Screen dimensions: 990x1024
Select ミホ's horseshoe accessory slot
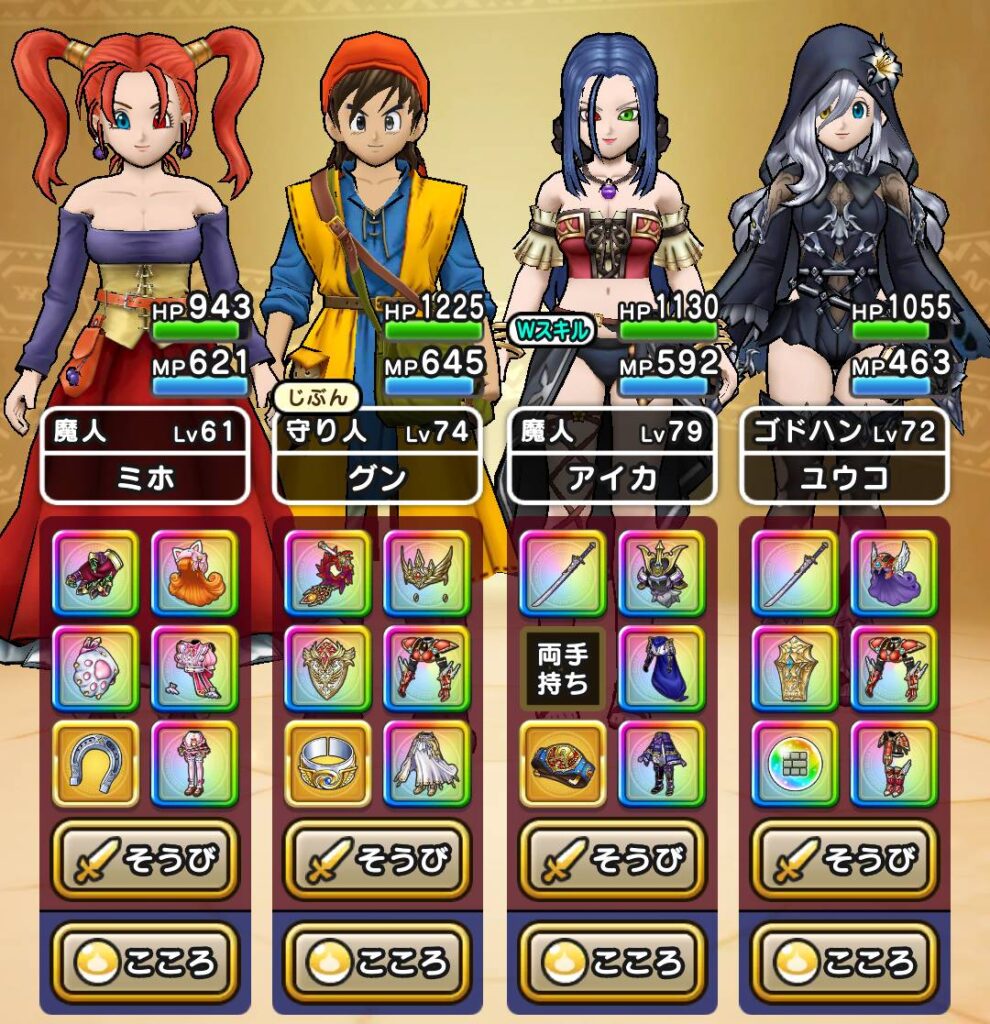tap(95, 764)
